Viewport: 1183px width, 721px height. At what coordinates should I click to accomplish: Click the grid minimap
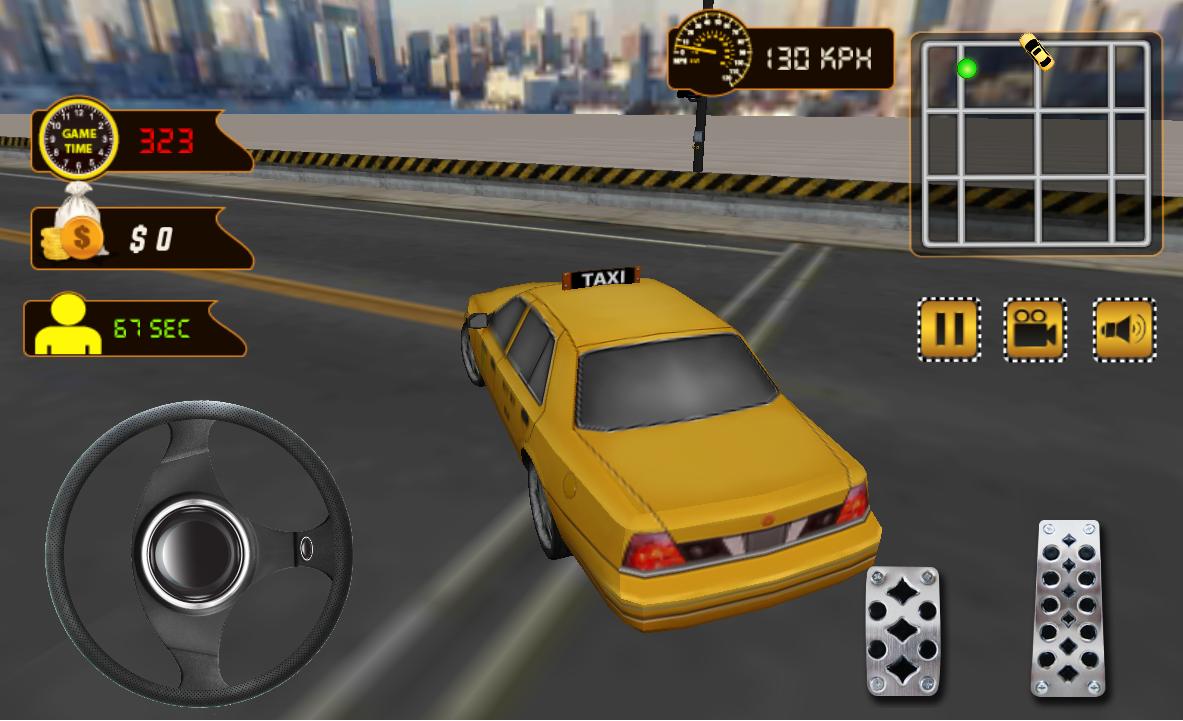pyautogui.click(x=1035, y=145)
